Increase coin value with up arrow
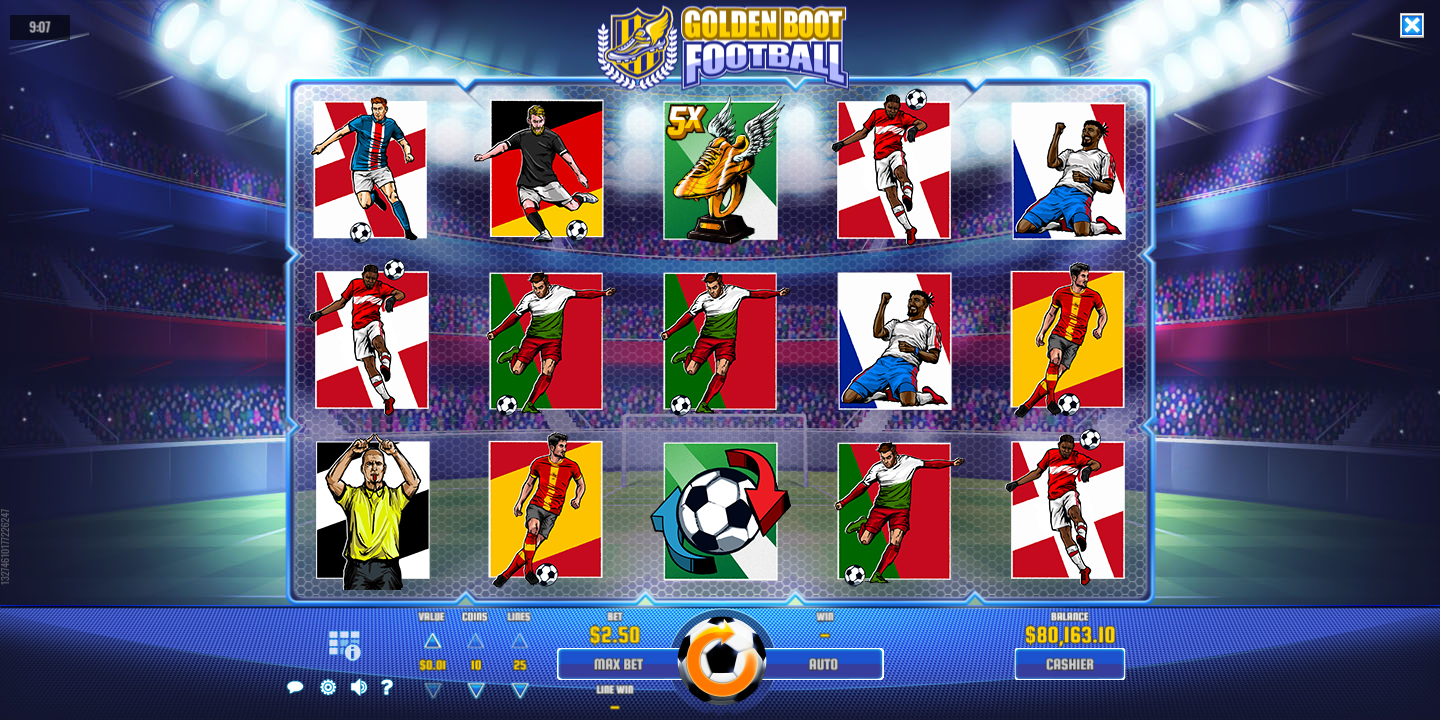The width and height of the screenshot is (1440, 720). pos(432,641)
